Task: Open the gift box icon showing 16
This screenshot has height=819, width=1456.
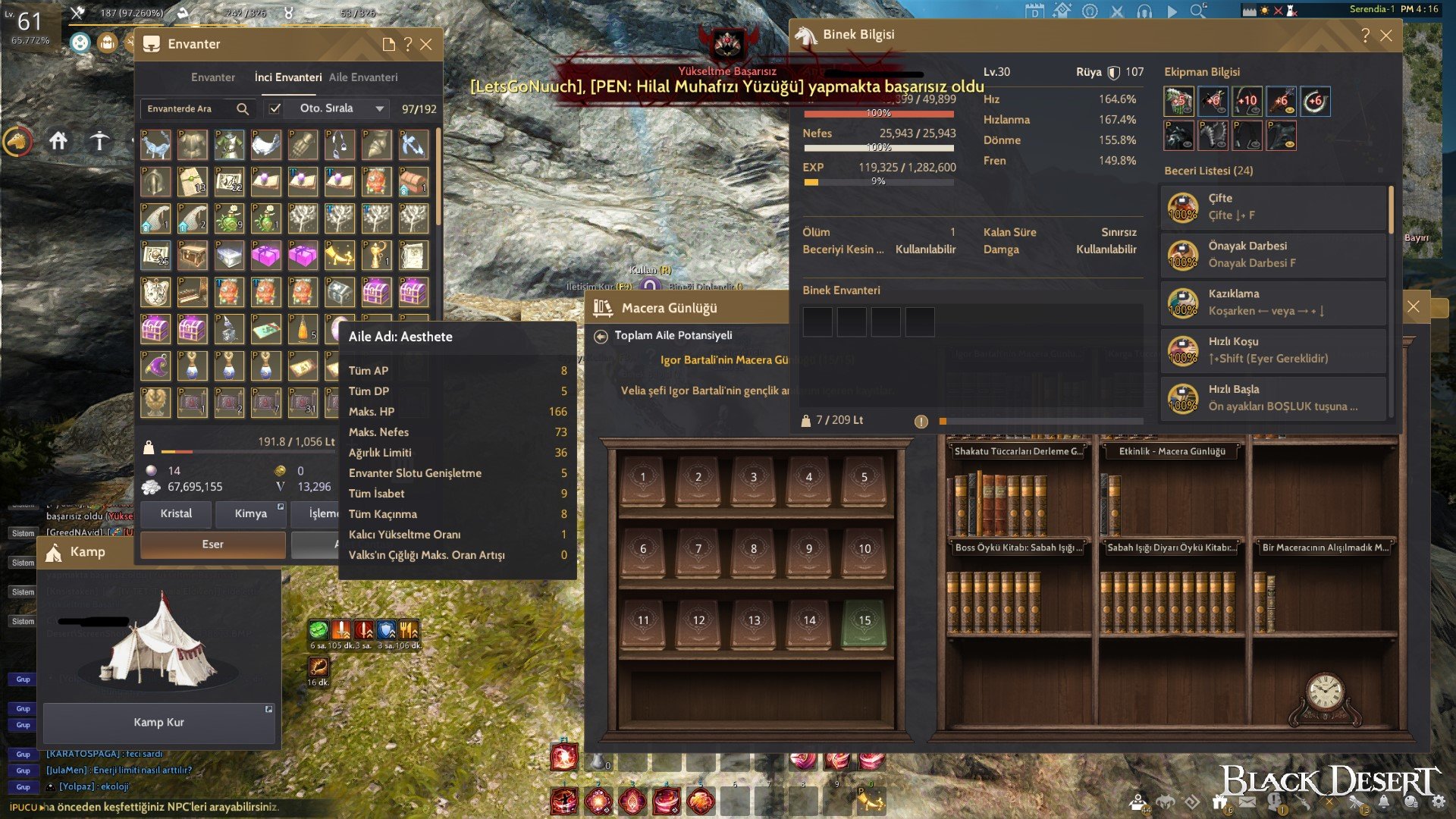Action: pyautogui.click(x=1220, y=802)
